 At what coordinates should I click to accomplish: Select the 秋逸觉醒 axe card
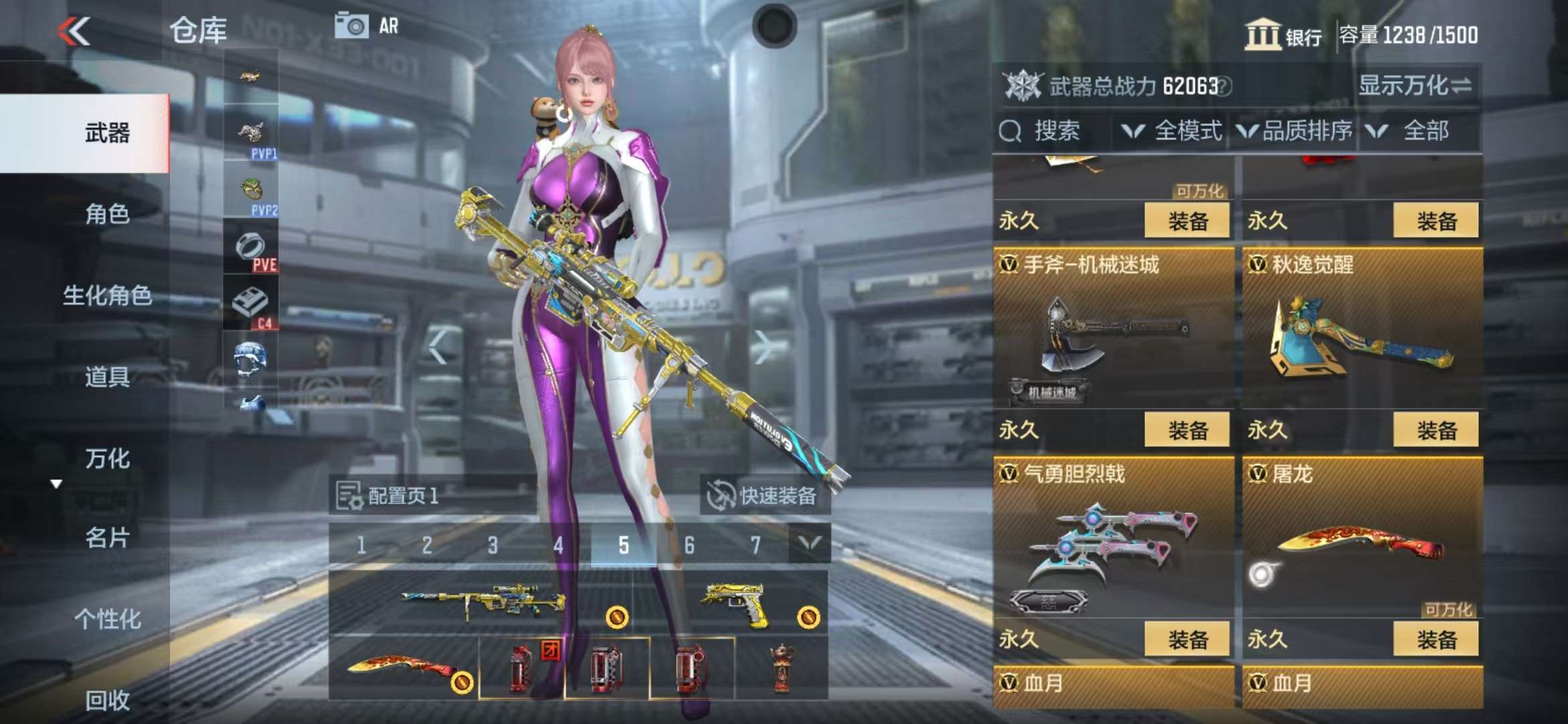tap(1362, 328)
